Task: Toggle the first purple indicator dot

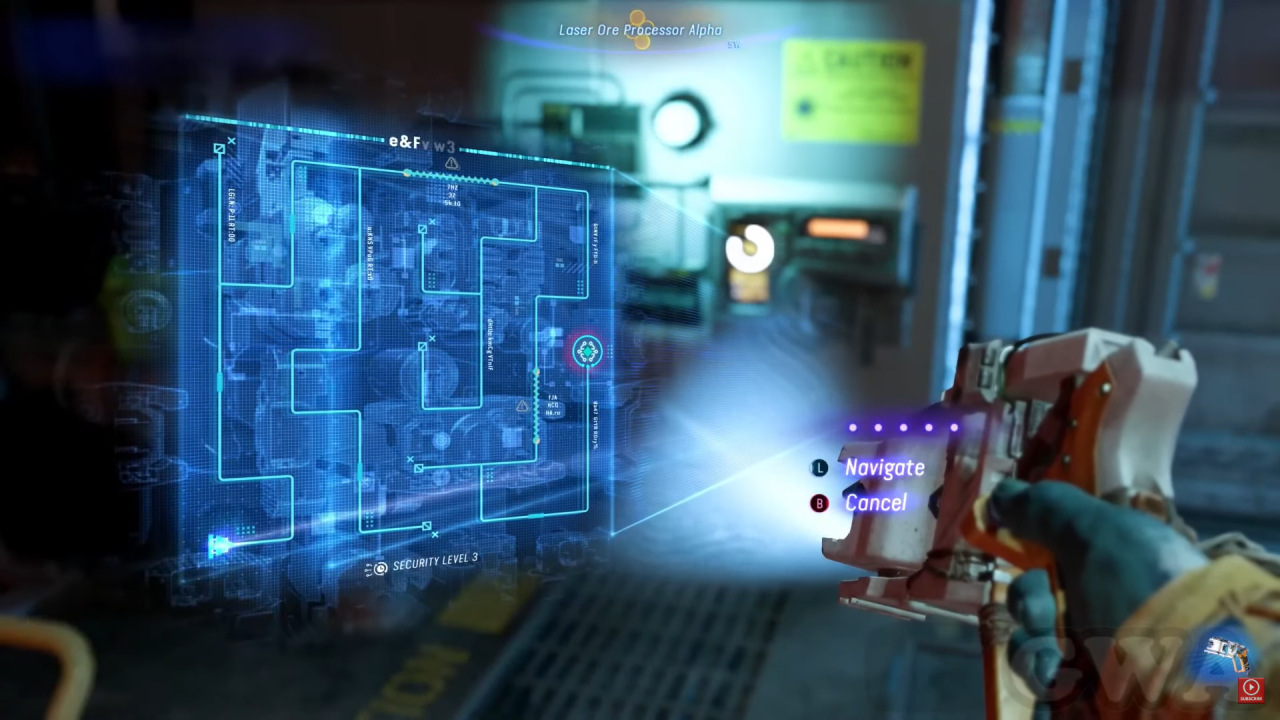Action: click(x=851, y=427)
